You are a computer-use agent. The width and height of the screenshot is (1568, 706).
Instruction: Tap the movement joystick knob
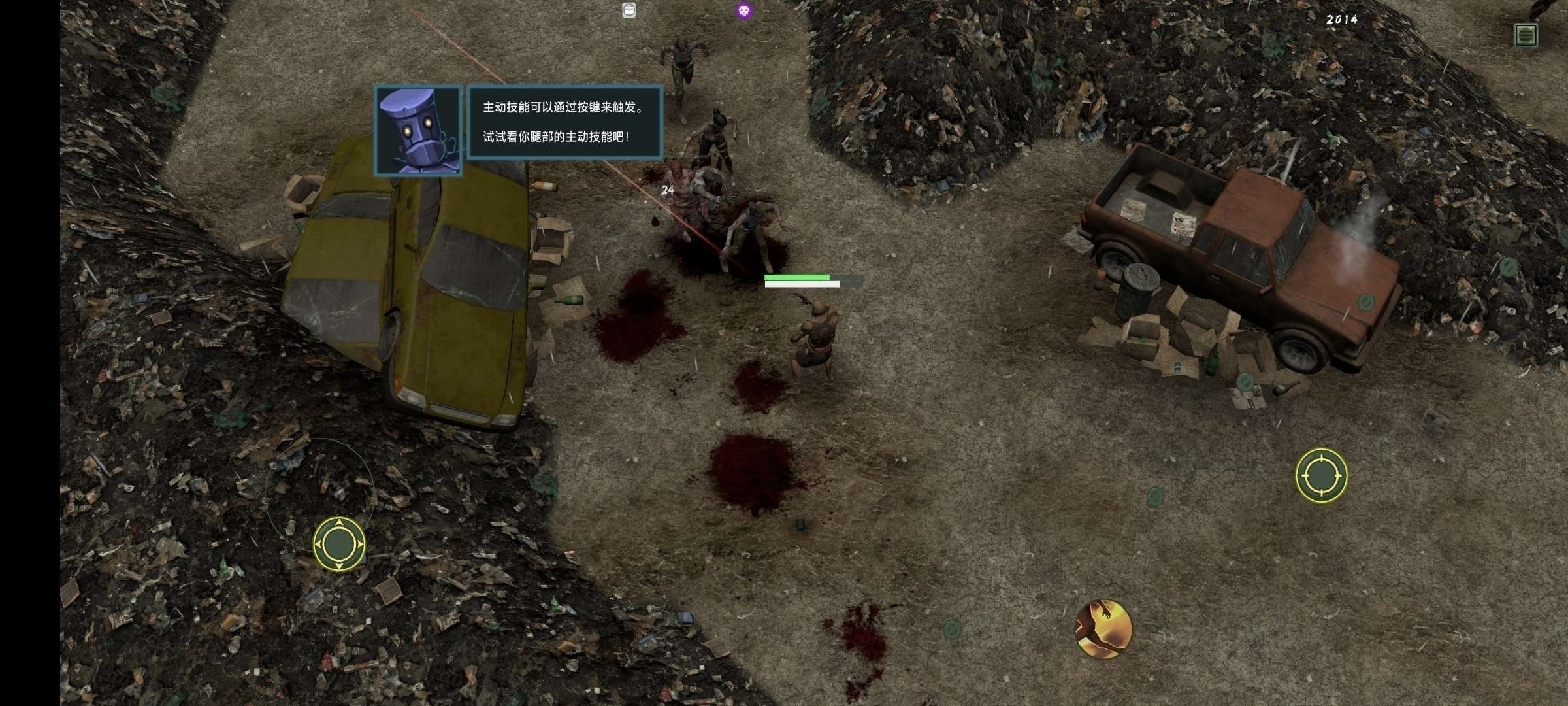[338, 543]
